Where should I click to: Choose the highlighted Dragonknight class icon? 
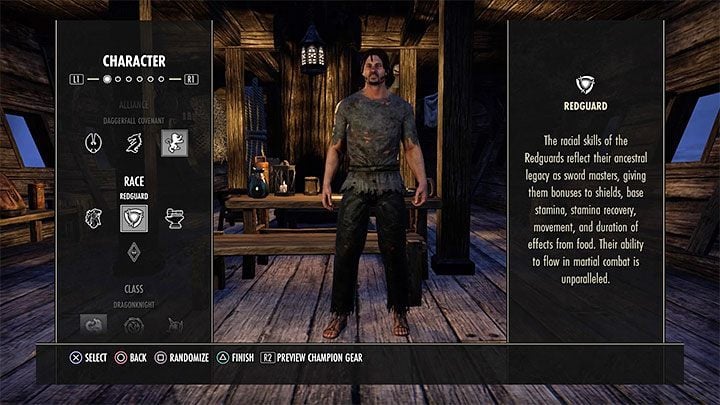click(93, 324)
